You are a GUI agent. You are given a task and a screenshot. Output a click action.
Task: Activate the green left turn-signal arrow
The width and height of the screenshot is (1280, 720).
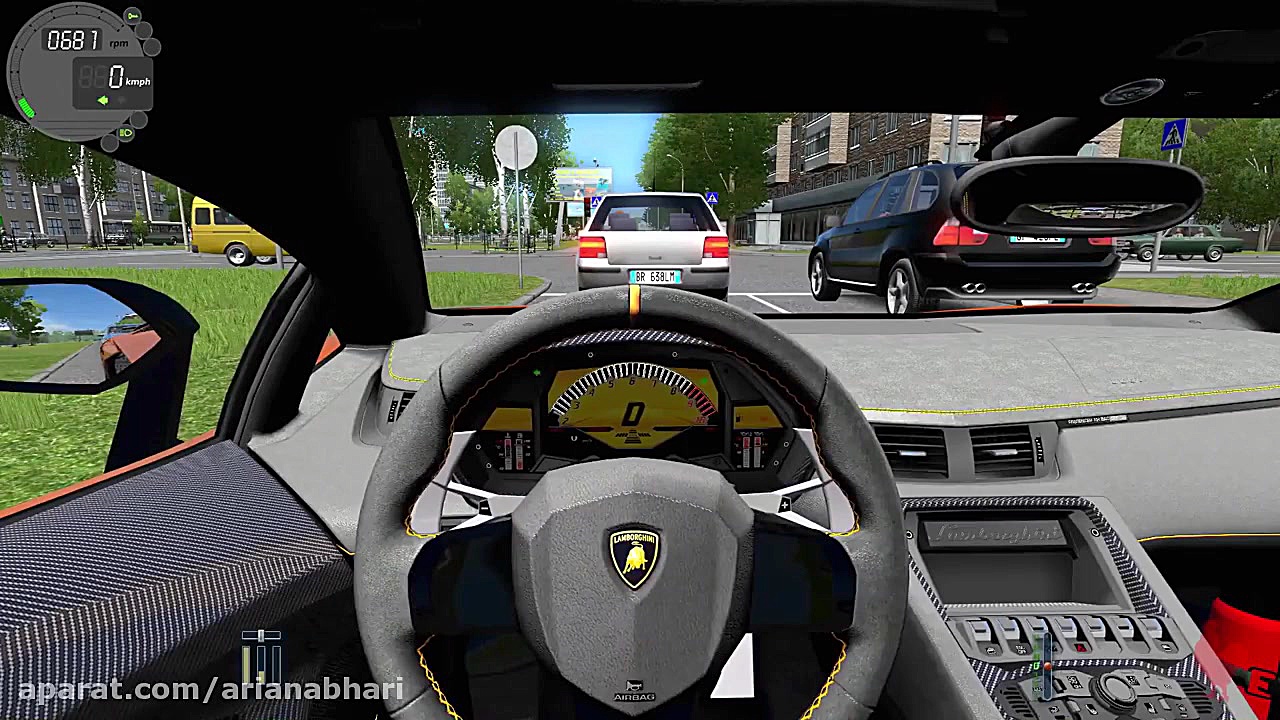tap(103, 100)
